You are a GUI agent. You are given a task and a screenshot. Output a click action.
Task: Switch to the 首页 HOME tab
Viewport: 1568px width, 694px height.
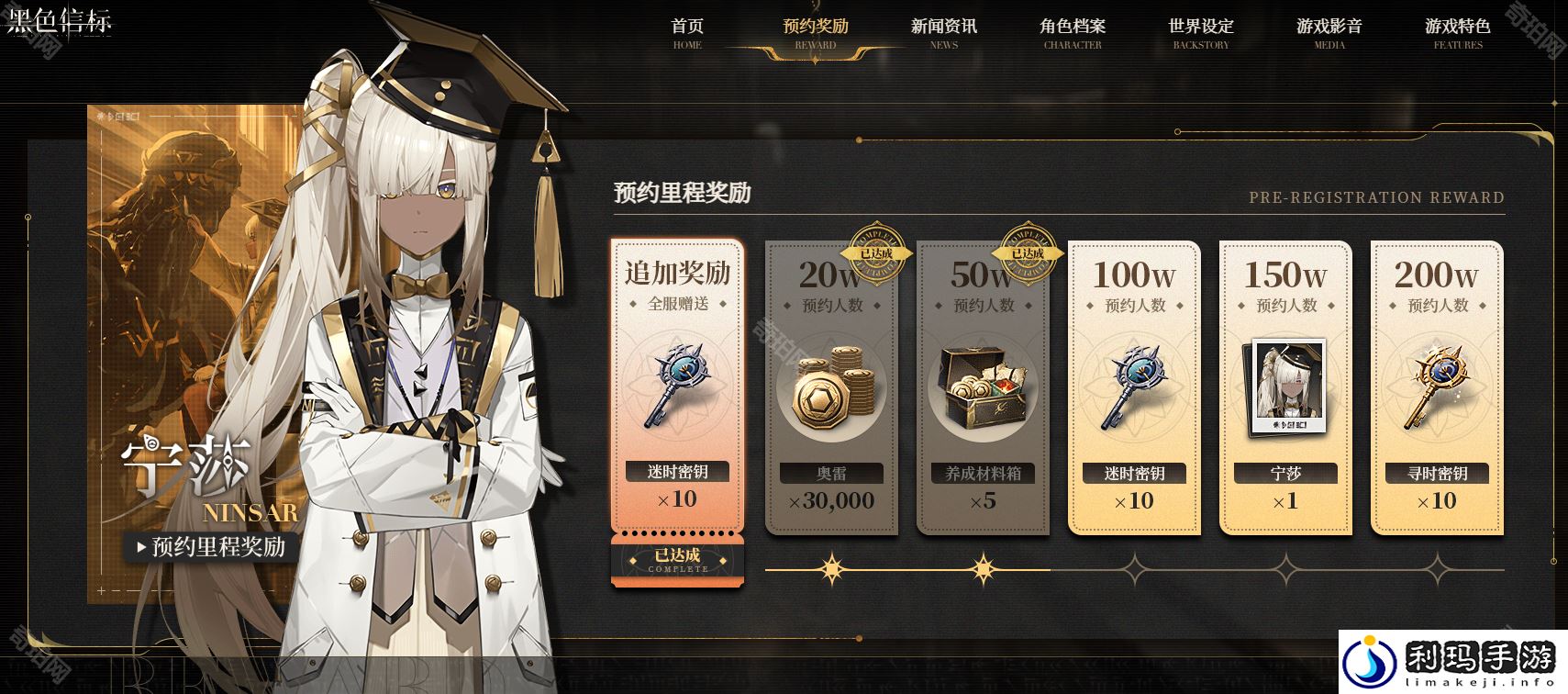(x=687, y=32)
